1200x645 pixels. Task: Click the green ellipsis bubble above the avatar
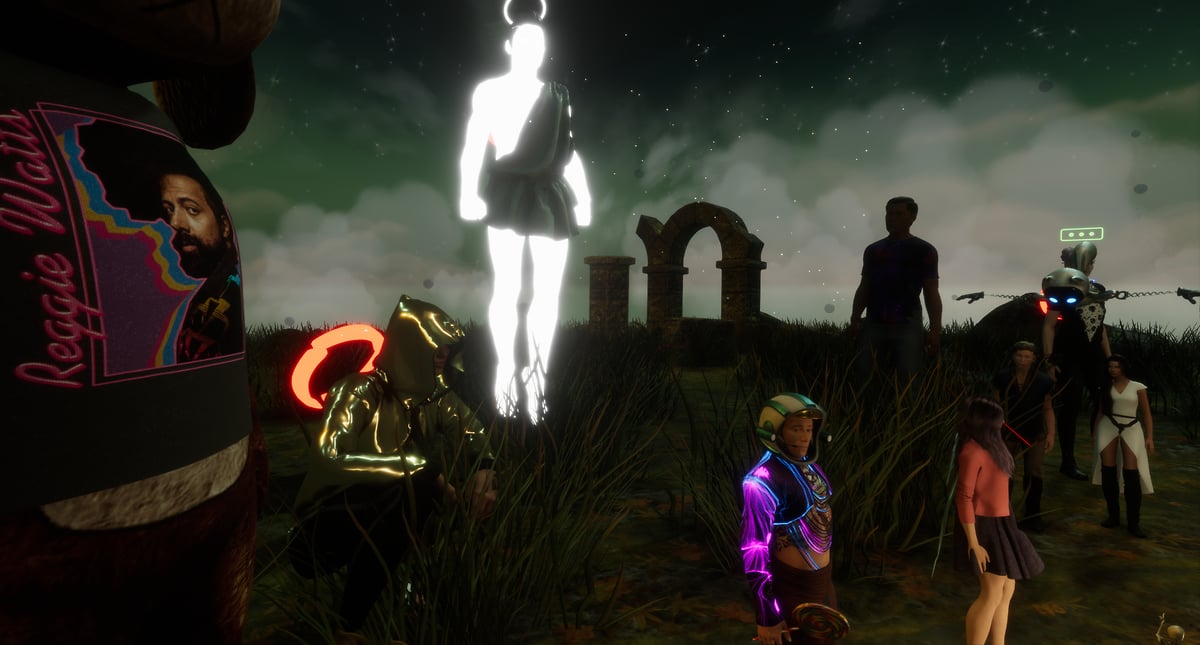point(1081,234)
